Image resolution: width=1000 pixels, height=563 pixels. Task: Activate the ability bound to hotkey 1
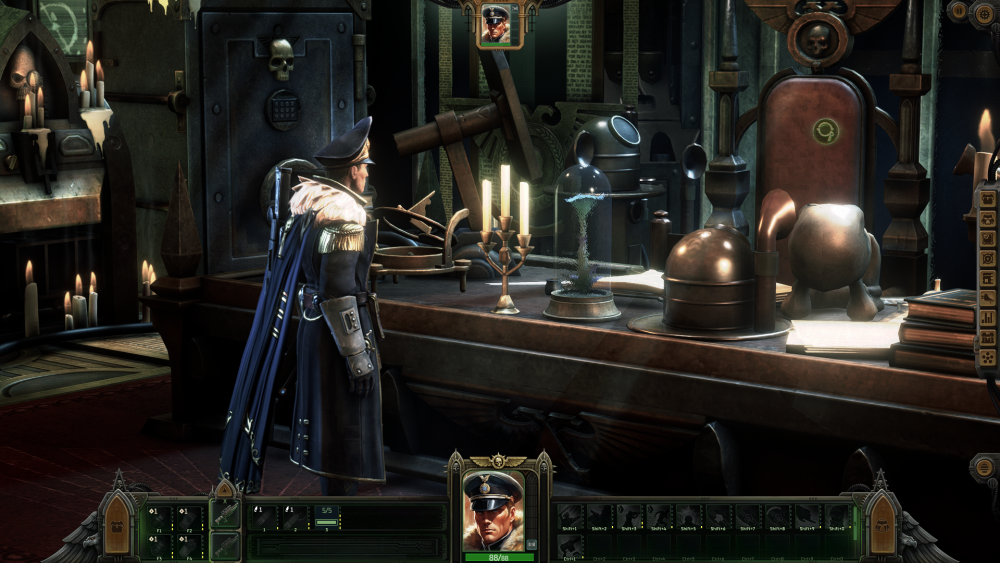pos(263,516)
